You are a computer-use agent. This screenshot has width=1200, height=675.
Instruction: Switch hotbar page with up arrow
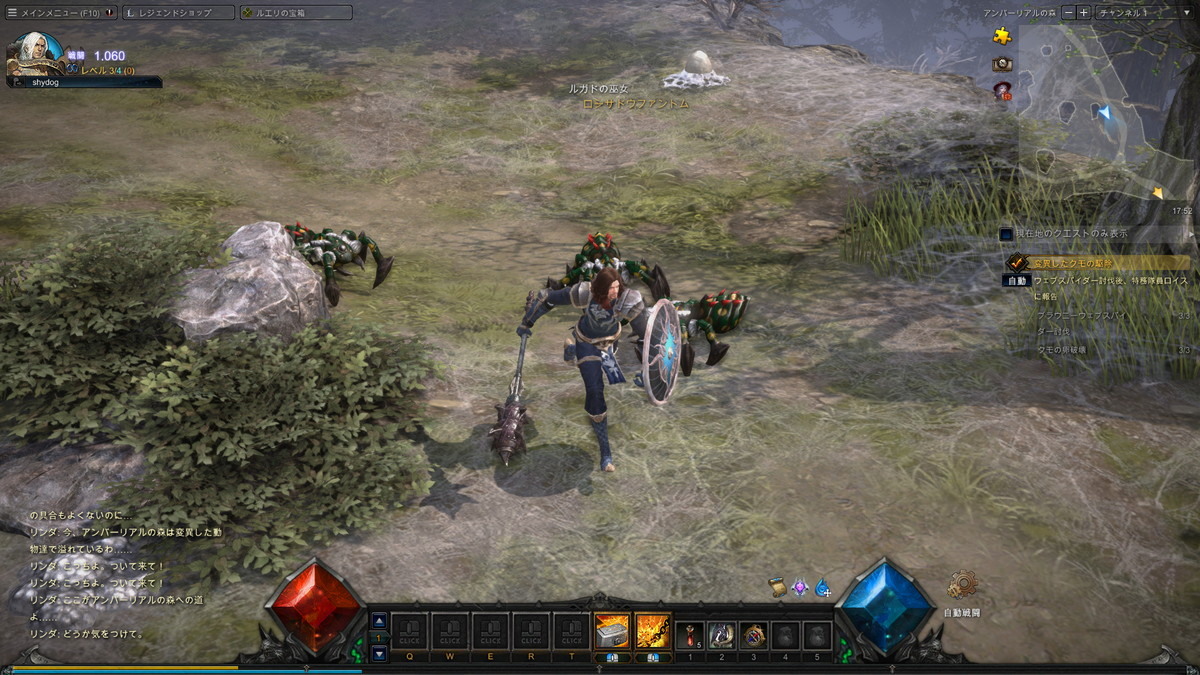point(379,620)
